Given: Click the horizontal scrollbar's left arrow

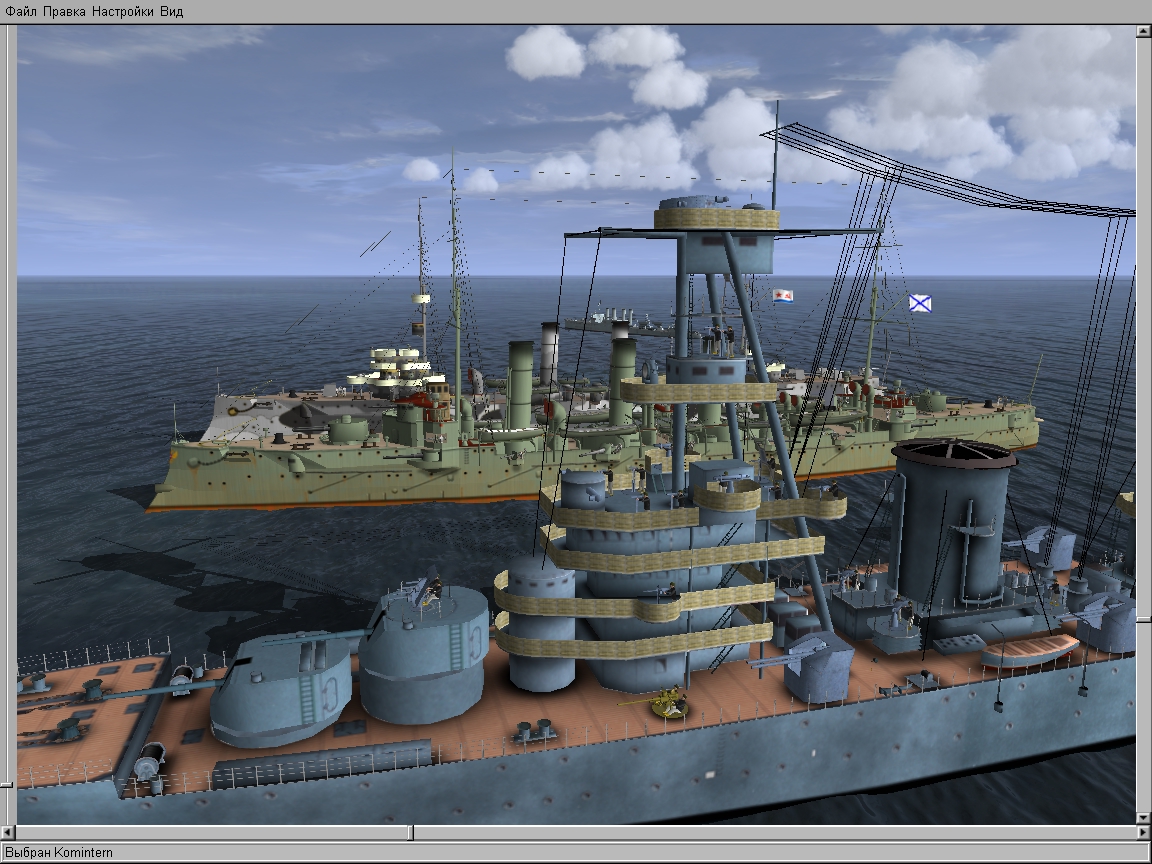Looking at the screenshot, I should (x=9, y=832).
